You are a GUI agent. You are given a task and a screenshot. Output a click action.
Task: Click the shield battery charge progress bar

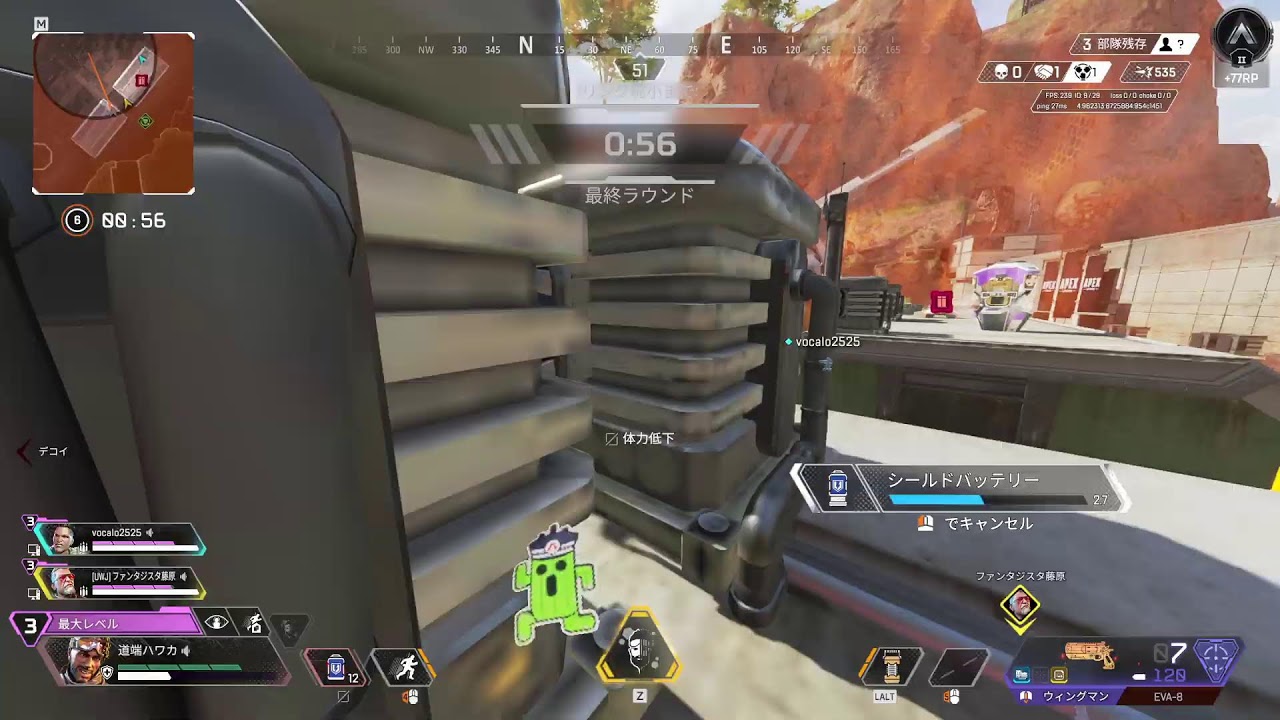click(990, 500)
